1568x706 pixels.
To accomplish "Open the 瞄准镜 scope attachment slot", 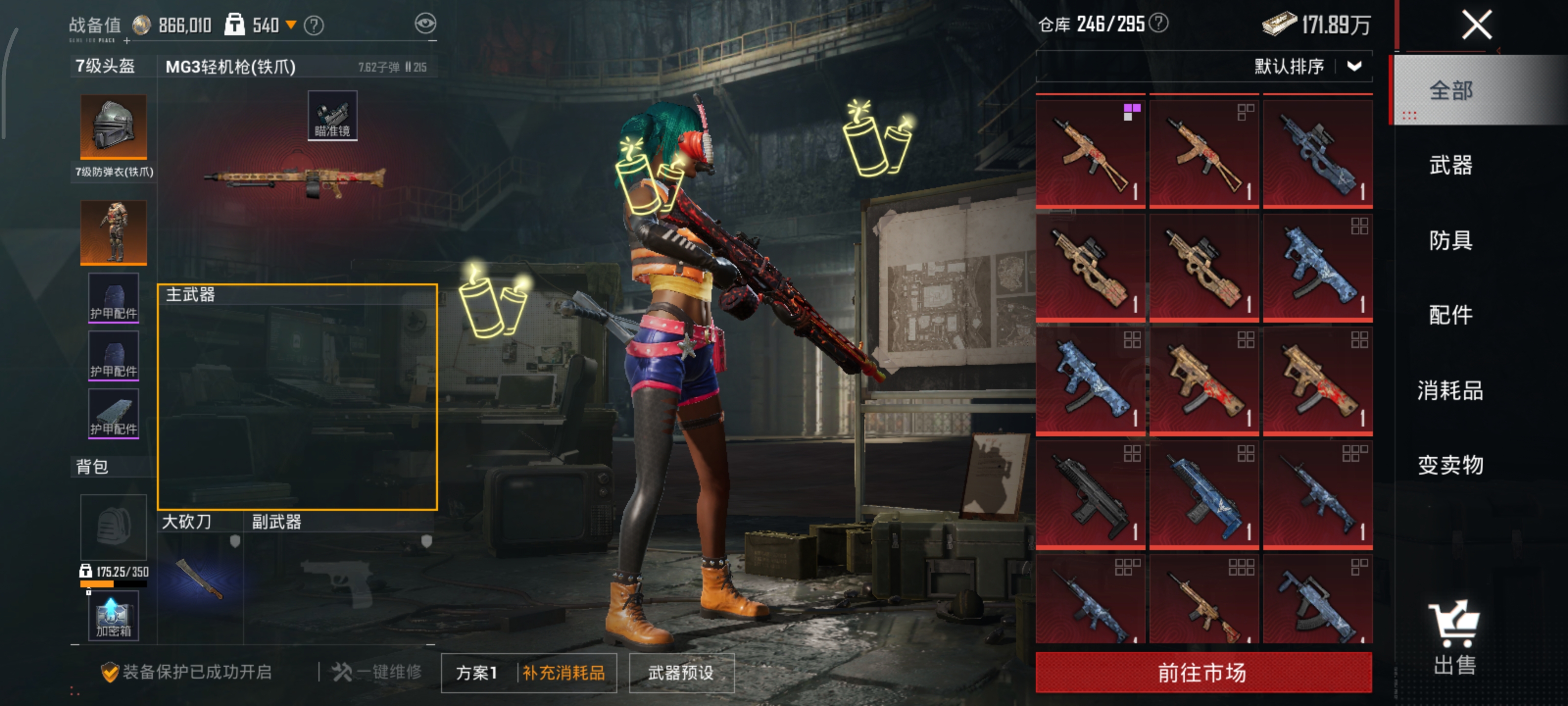I will 332,116.
